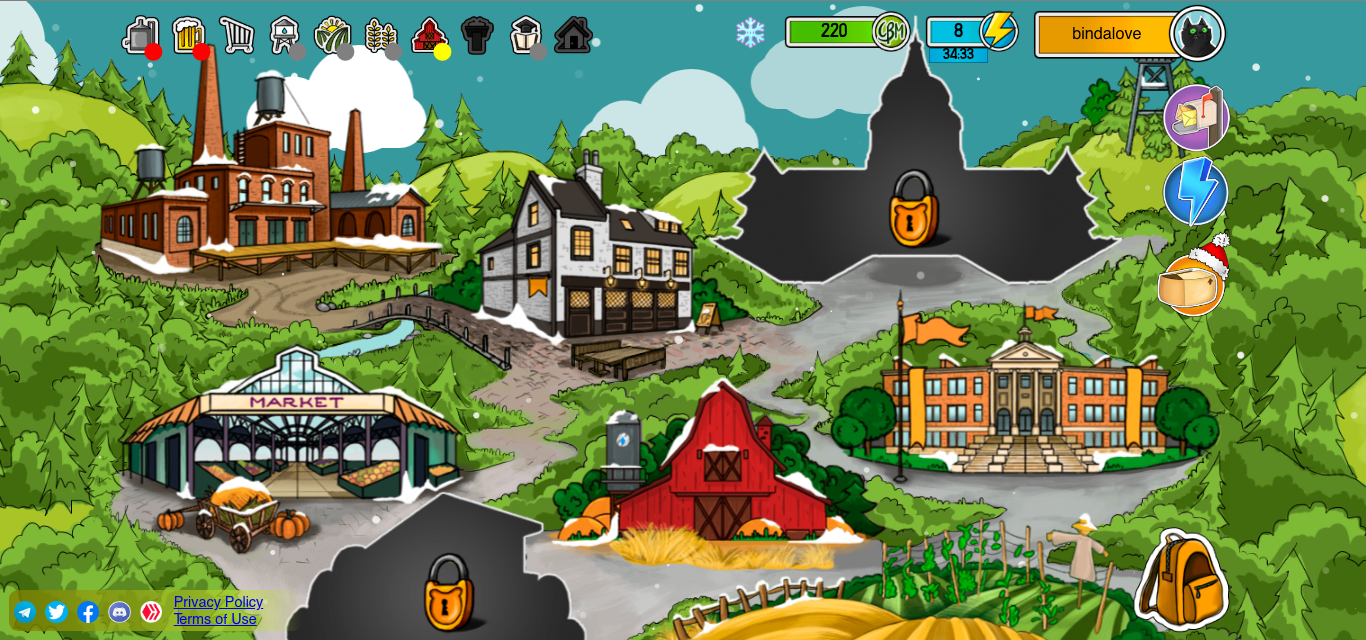Open the Privacy Policy link

tap(218, 602)
